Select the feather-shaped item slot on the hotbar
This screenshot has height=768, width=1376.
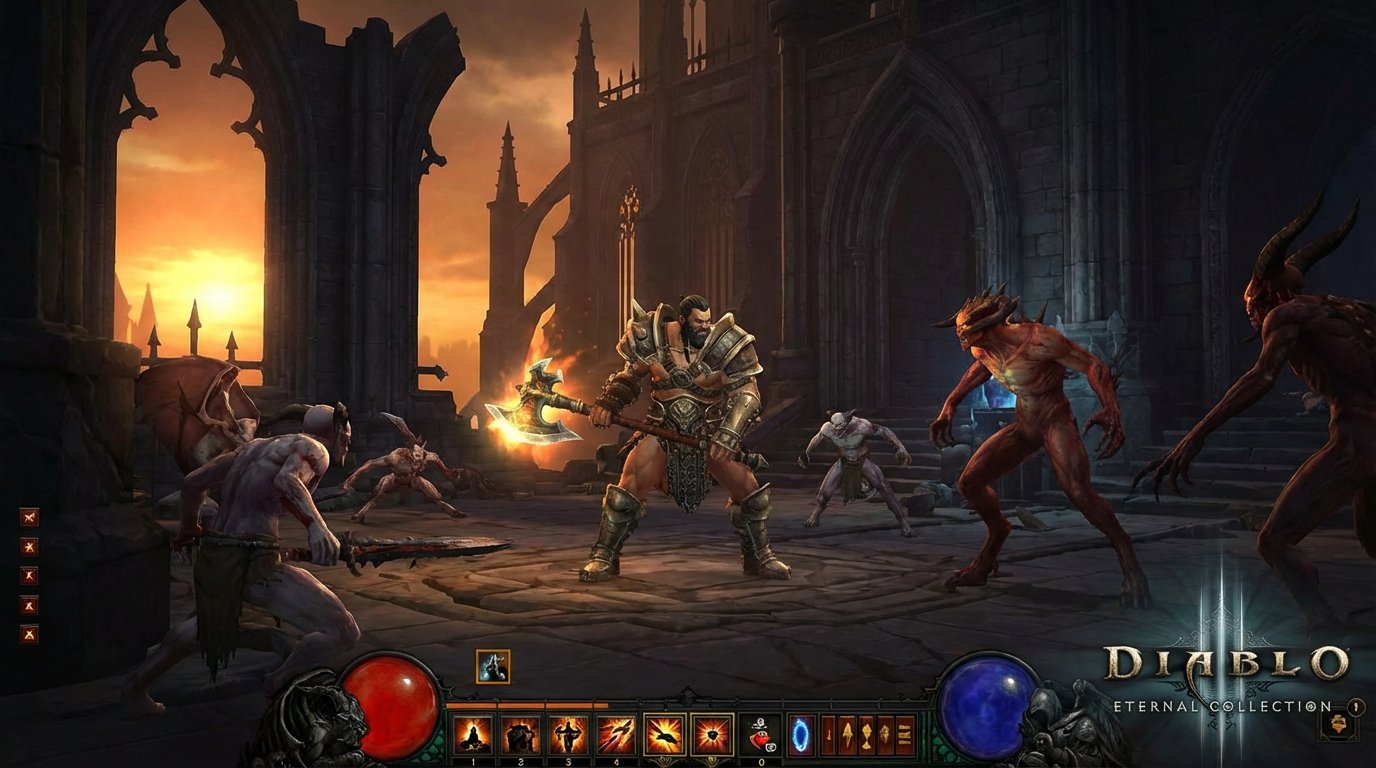[x=848, y=734]
